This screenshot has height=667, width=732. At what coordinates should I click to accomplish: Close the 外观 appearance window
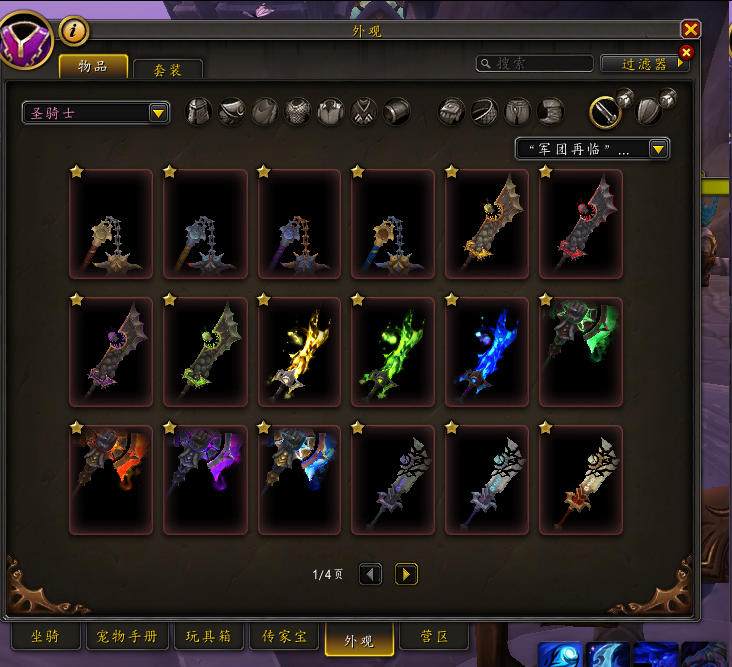[690, 30]
